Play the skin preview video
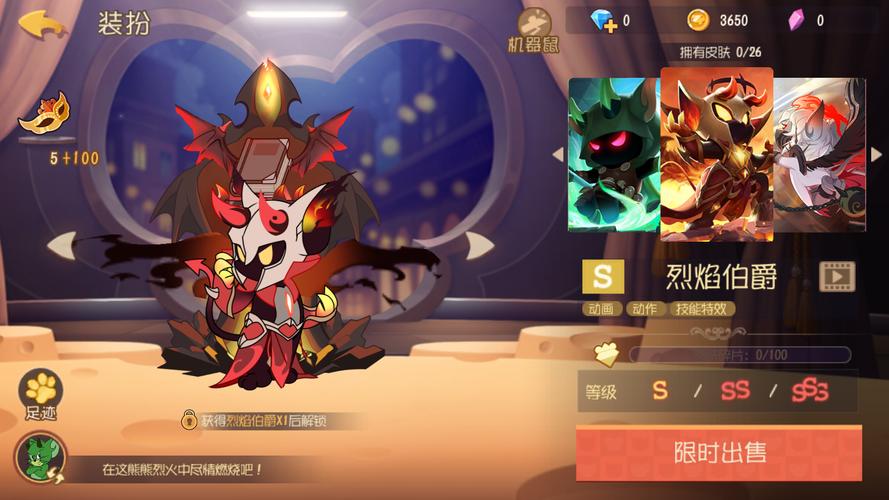 (x=837, y=276)
